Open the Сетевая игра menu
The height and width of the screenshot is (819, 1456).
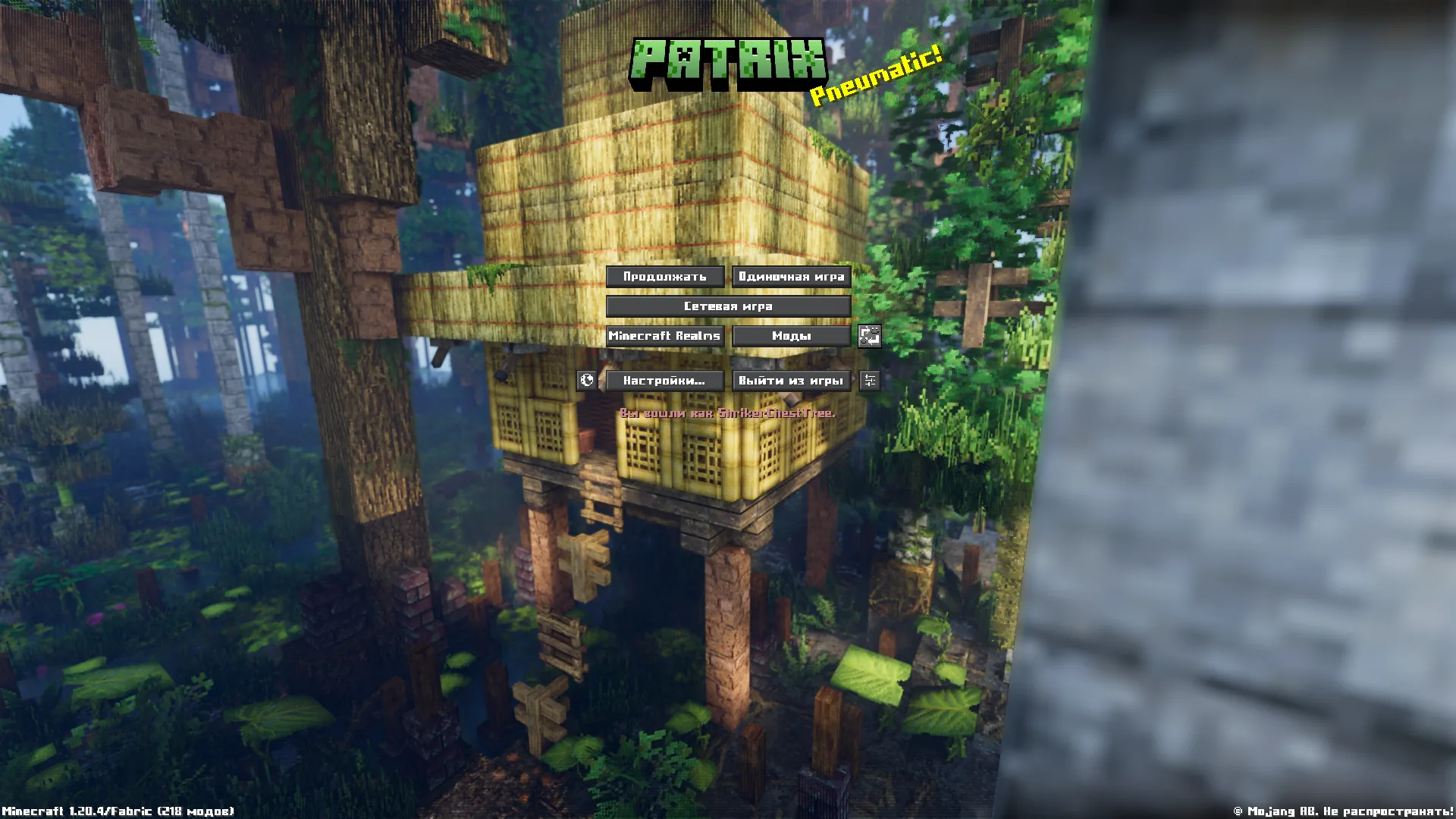coord(728,306)
